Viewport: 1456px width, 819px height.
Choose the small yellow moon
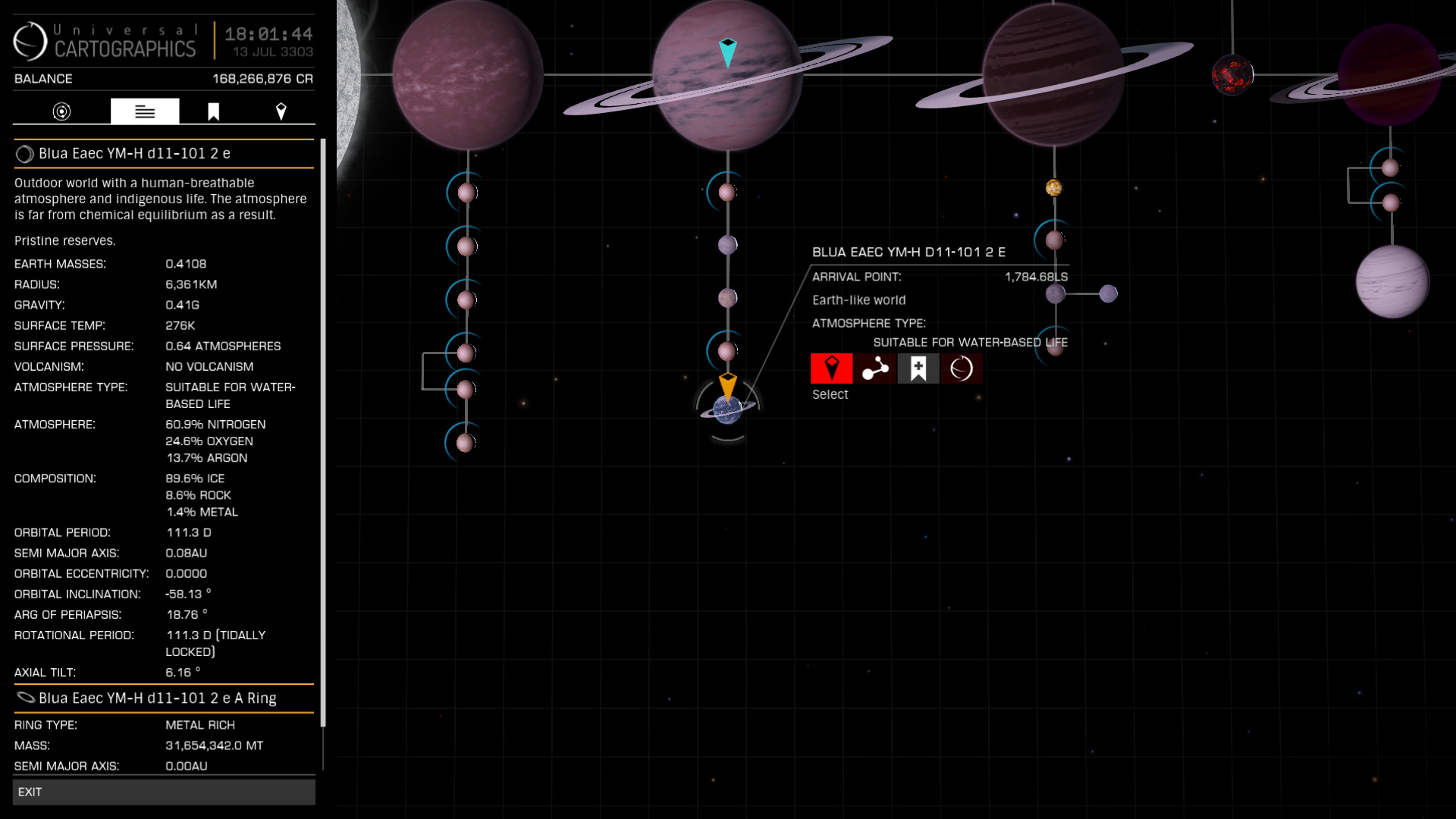1053,187
